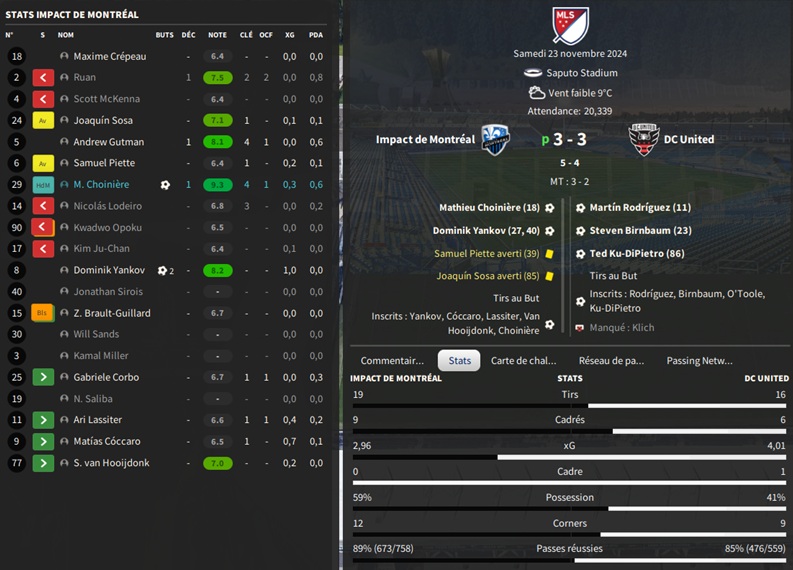Image resolution: width=793 pixels, height=570 pixels.
Task: Open Matías Cóccaro's player row
Action: coord(106,441)
